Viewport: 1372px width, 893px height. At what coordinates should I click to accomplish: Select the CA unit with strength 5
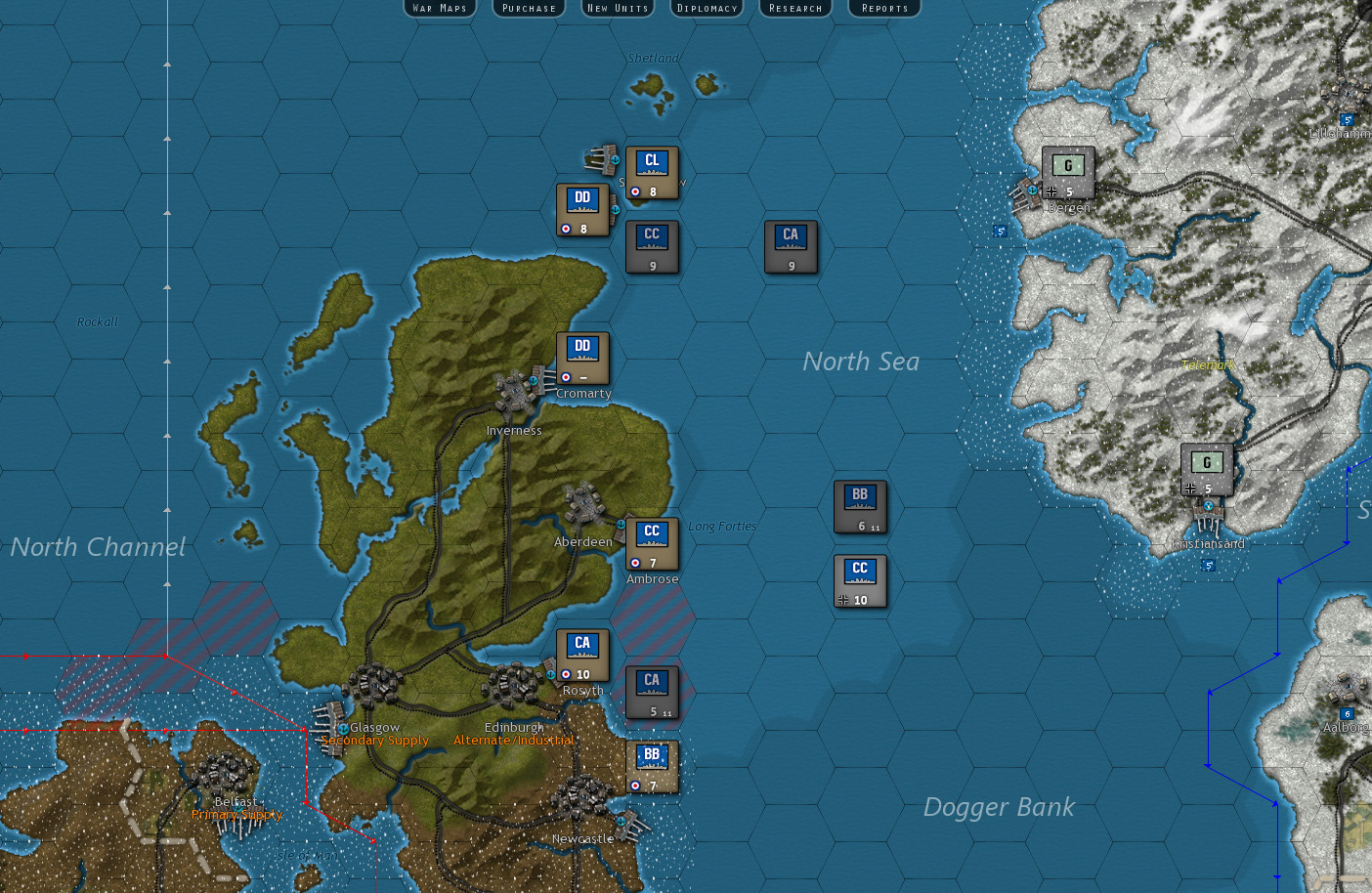pos(653,694)
